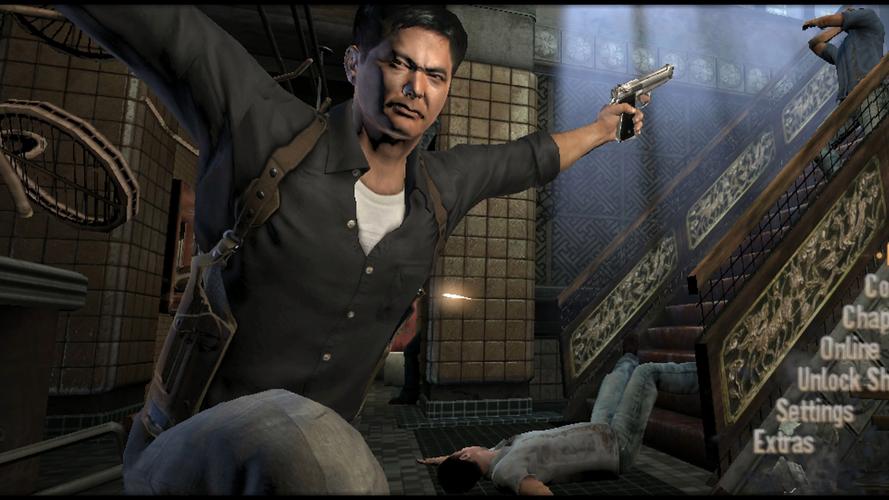Viewport: 889px width, 500px height.
Task: Open the Chapters menu entry
Action: coord(866,318)
